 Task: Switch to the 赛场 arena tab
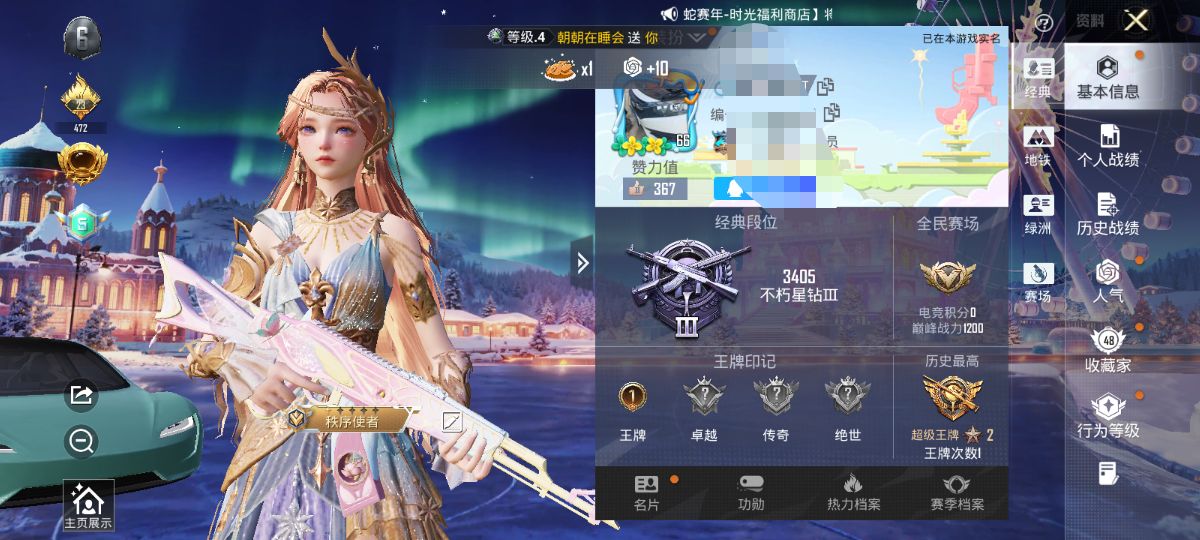pos(1038,281)
